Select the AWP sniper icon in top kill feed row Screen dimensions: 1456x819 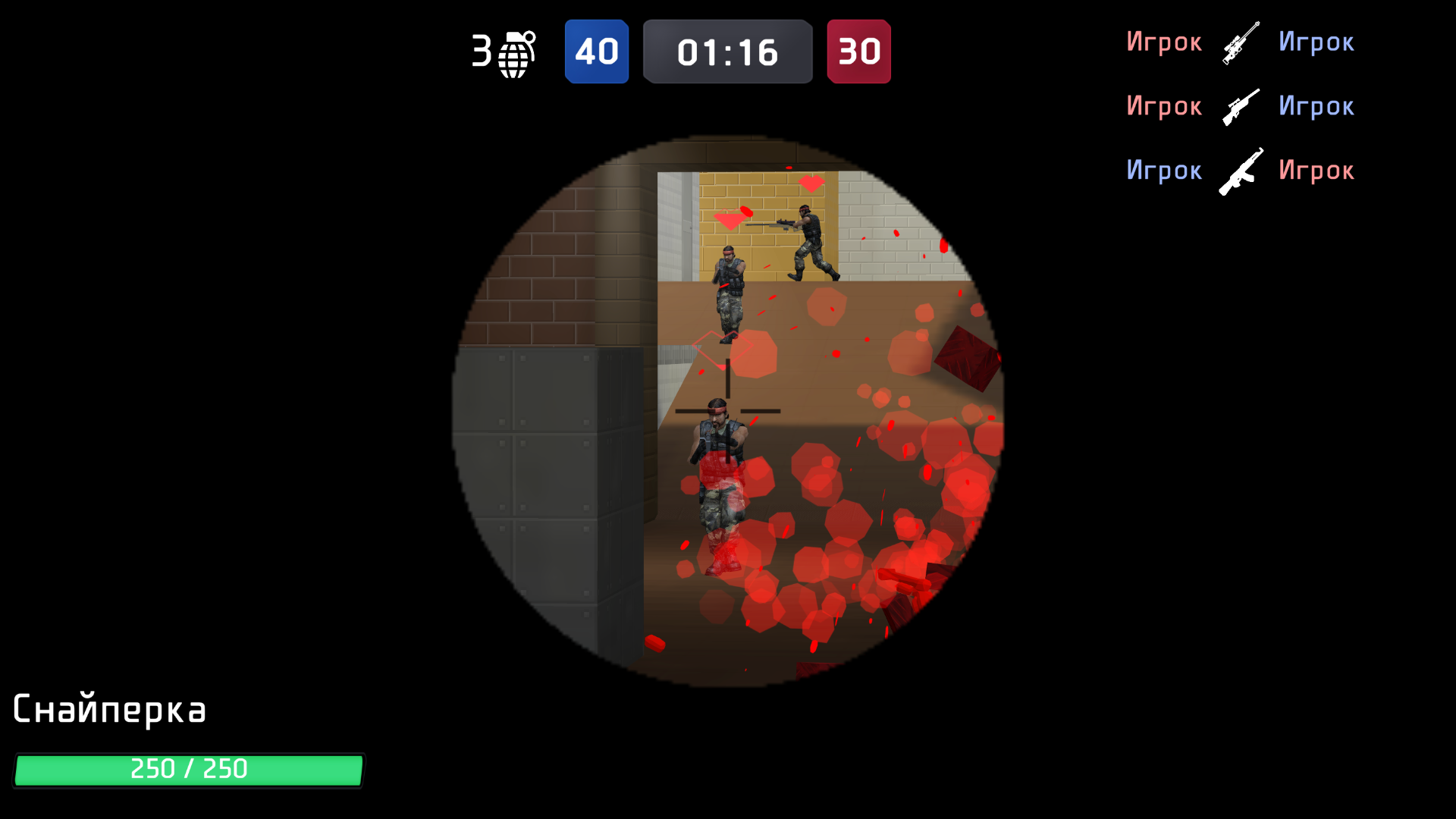[1241, 44]
